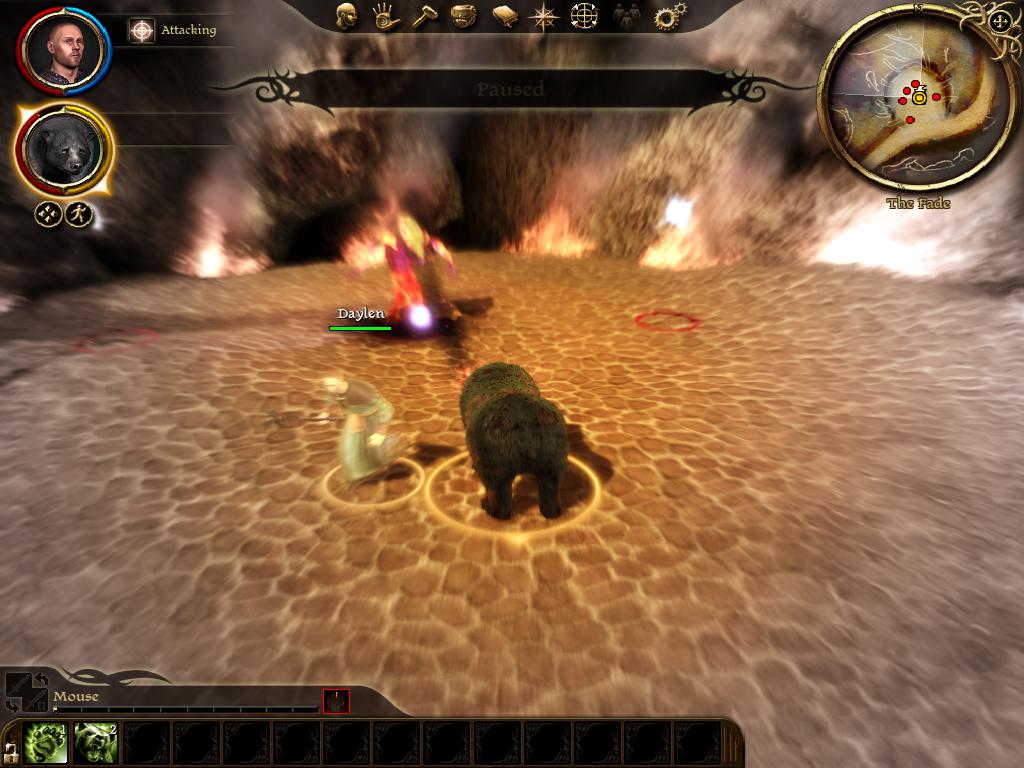Toggle the quickbar padlock
The image size is (1024, 768).
pyautogui.click(x=10, y=748)
